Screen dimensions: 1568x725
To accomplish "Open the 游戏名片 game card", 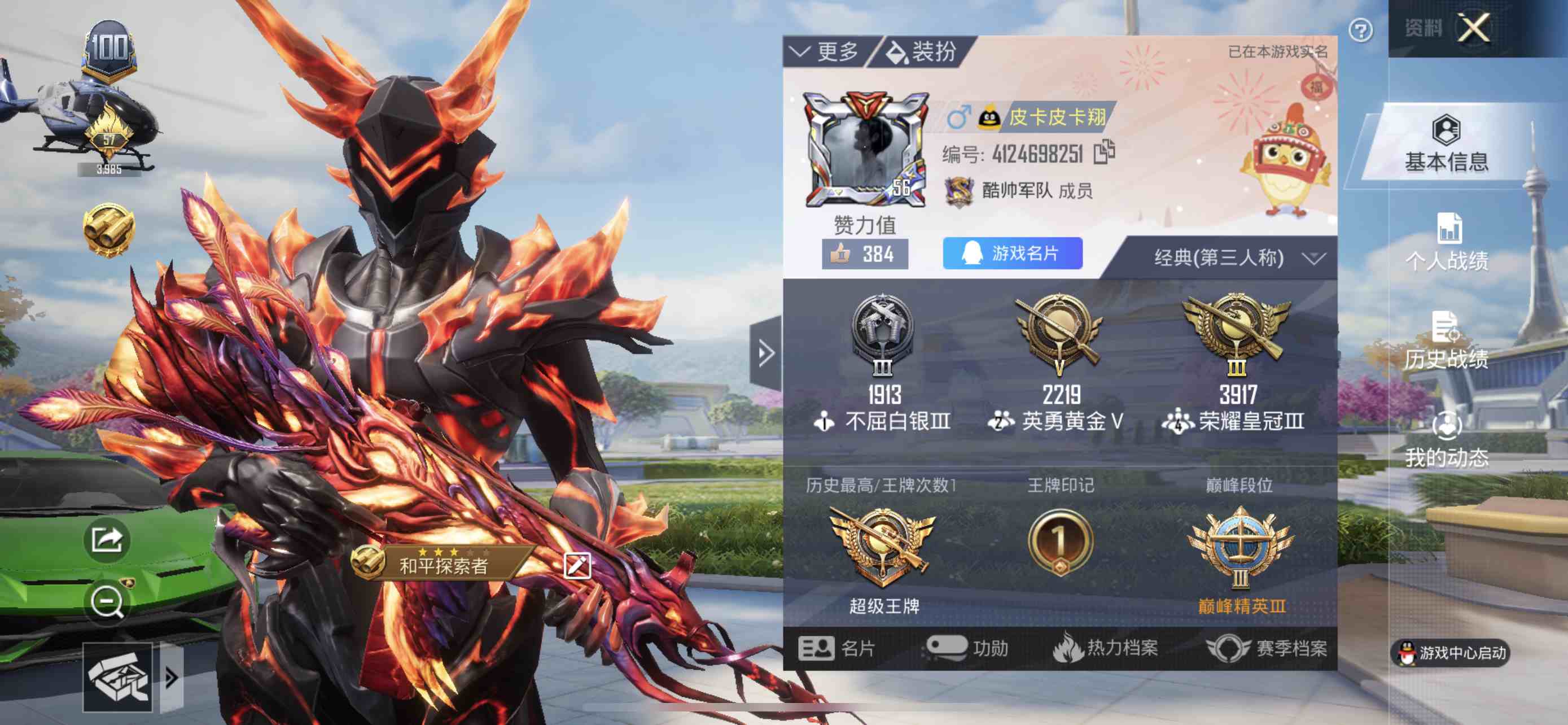I will pos(1012,253).
